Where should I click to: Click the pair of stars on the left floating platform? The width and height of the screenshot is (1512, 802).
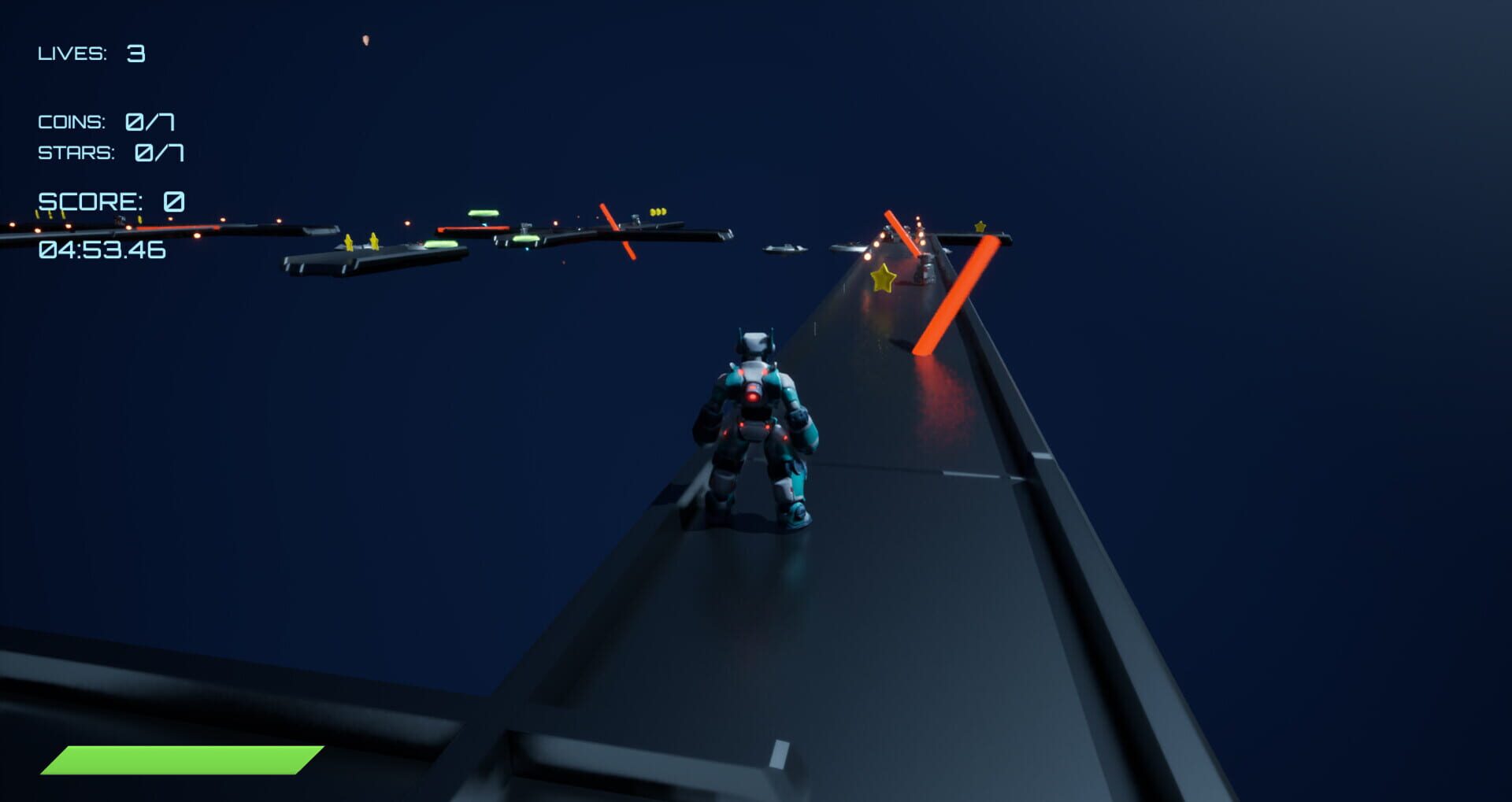coord(360,240)
